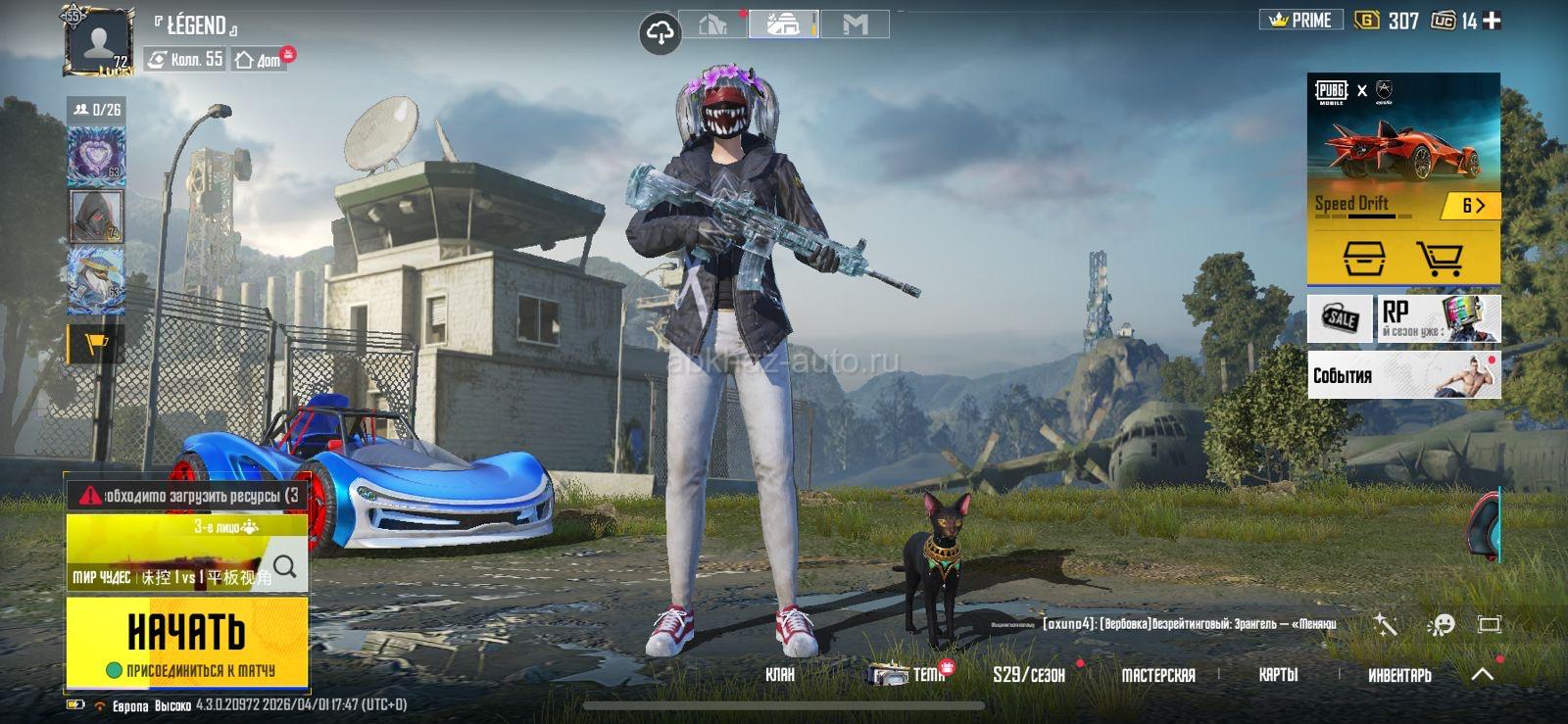Start the match with the НАЧАТЬ button
This screenshot has height=724, width=1568.
tap(186, 633)
